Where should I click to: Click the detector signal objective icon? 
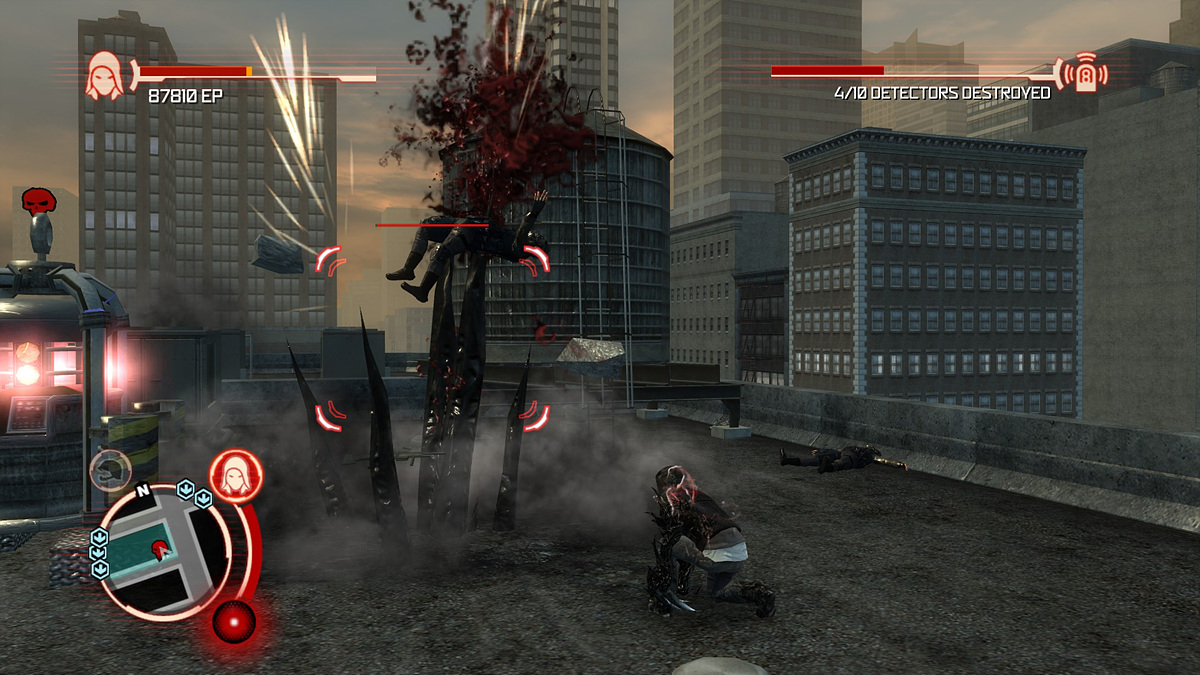(x=1086, y=73)
